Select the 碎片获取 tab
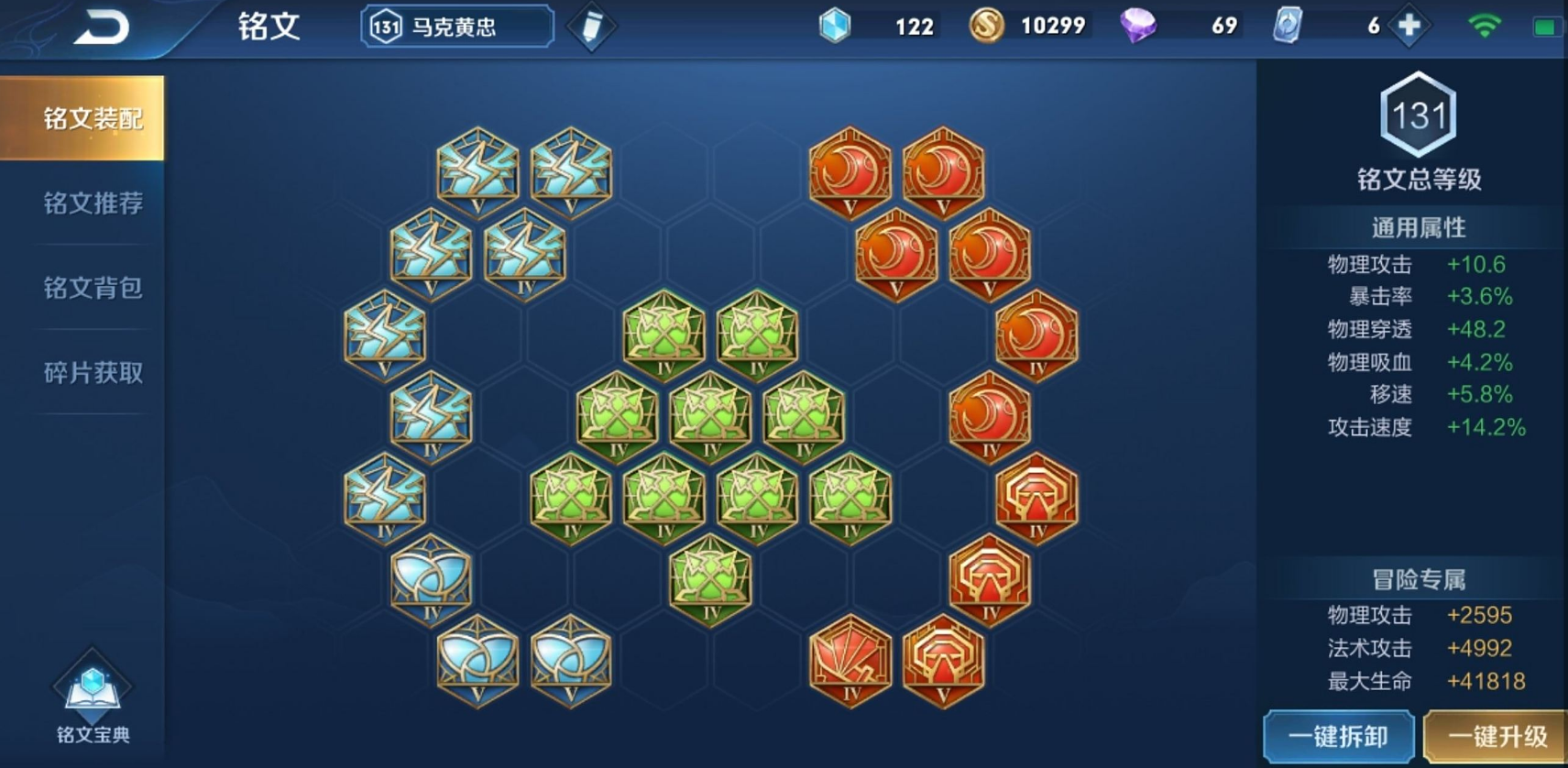 pyautogui.click(x=93, y=372)
